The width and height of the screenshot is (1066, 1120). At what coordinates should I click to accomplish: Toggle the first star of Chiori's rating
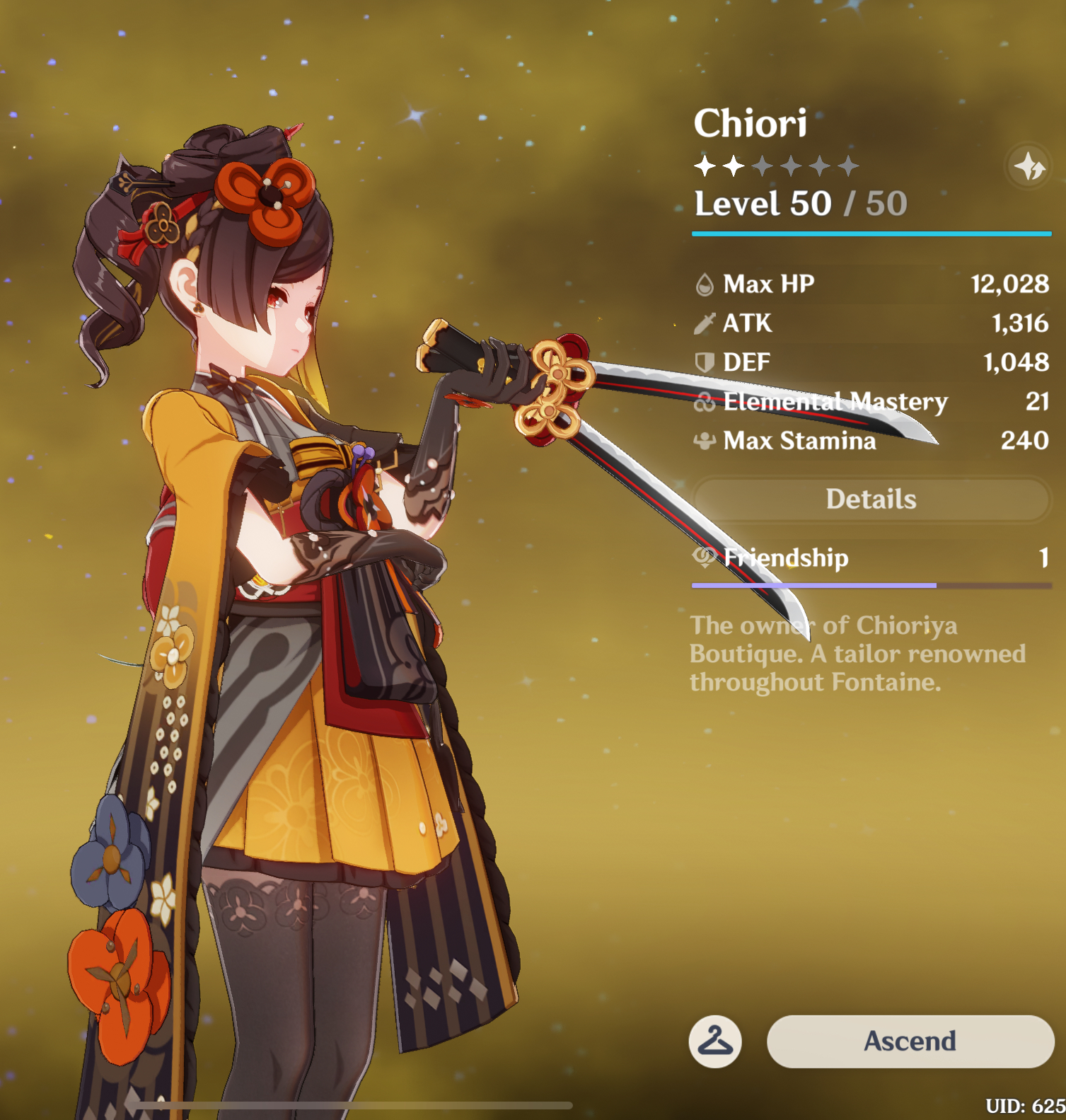tap(705, 164)
